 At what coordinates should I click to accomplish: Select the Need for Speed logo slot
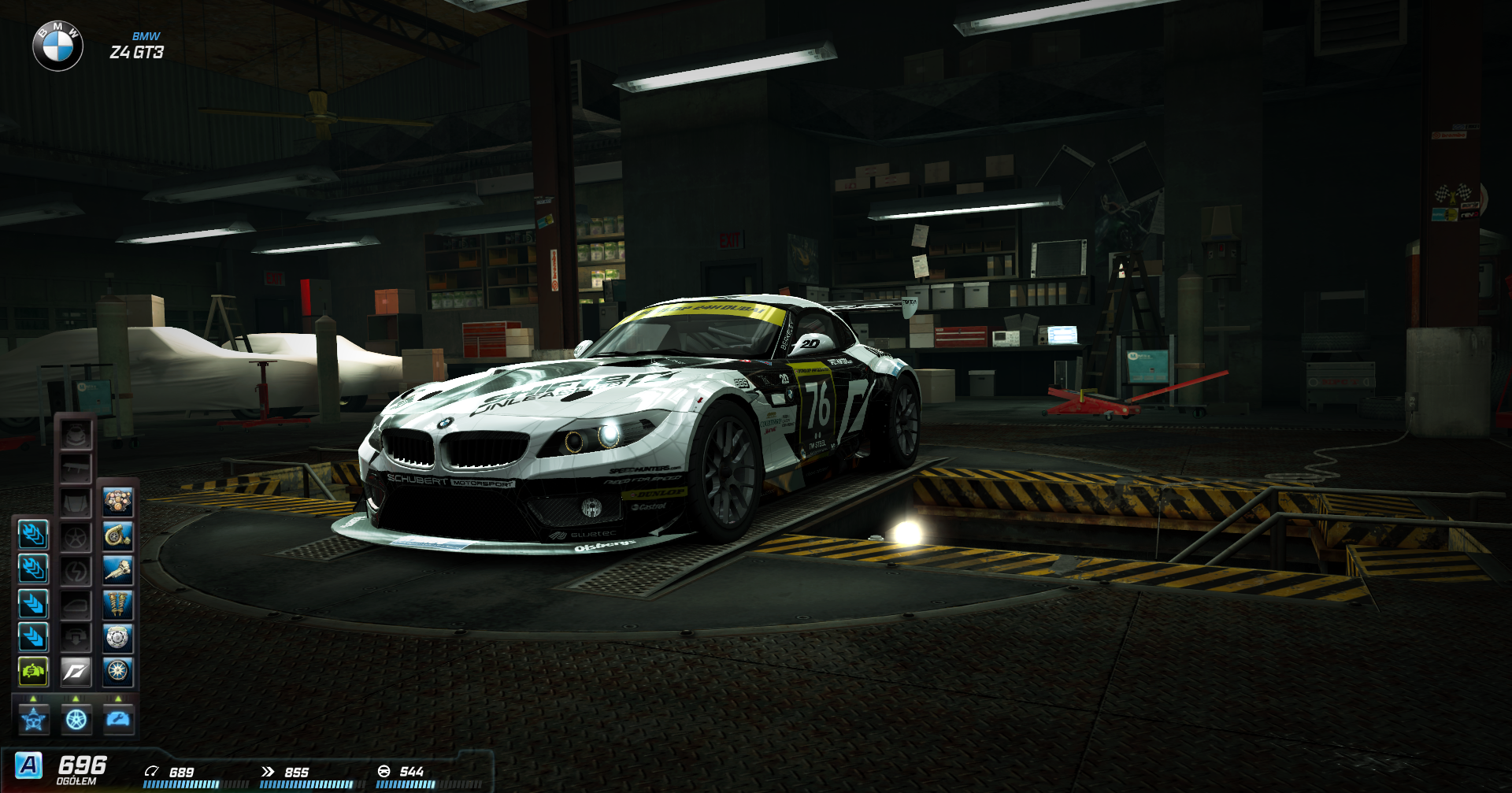pos(76,672)
